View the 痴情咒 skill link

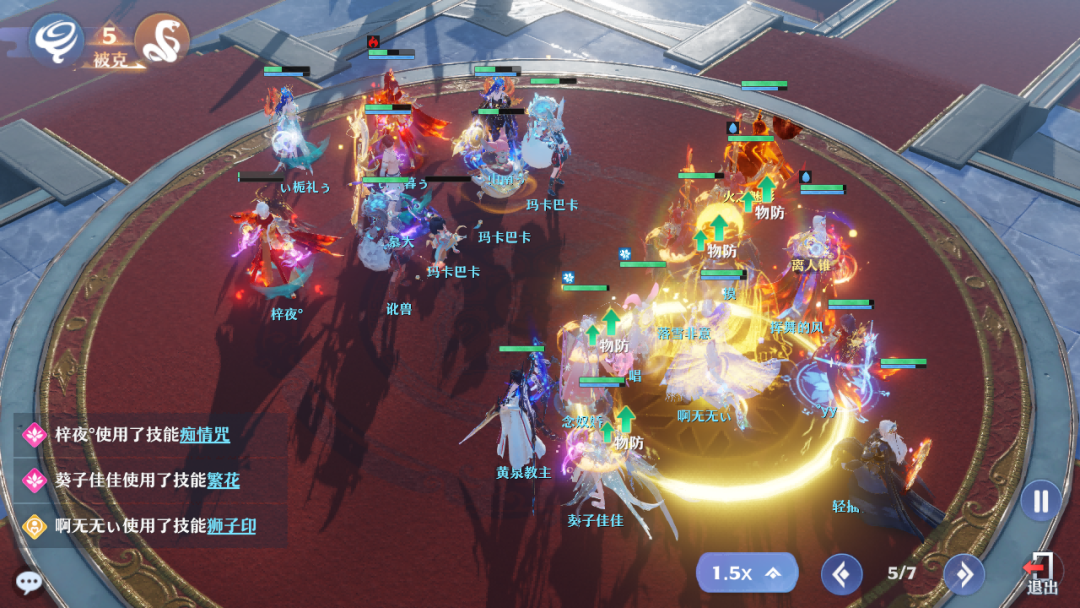click(x=205, y=435)
